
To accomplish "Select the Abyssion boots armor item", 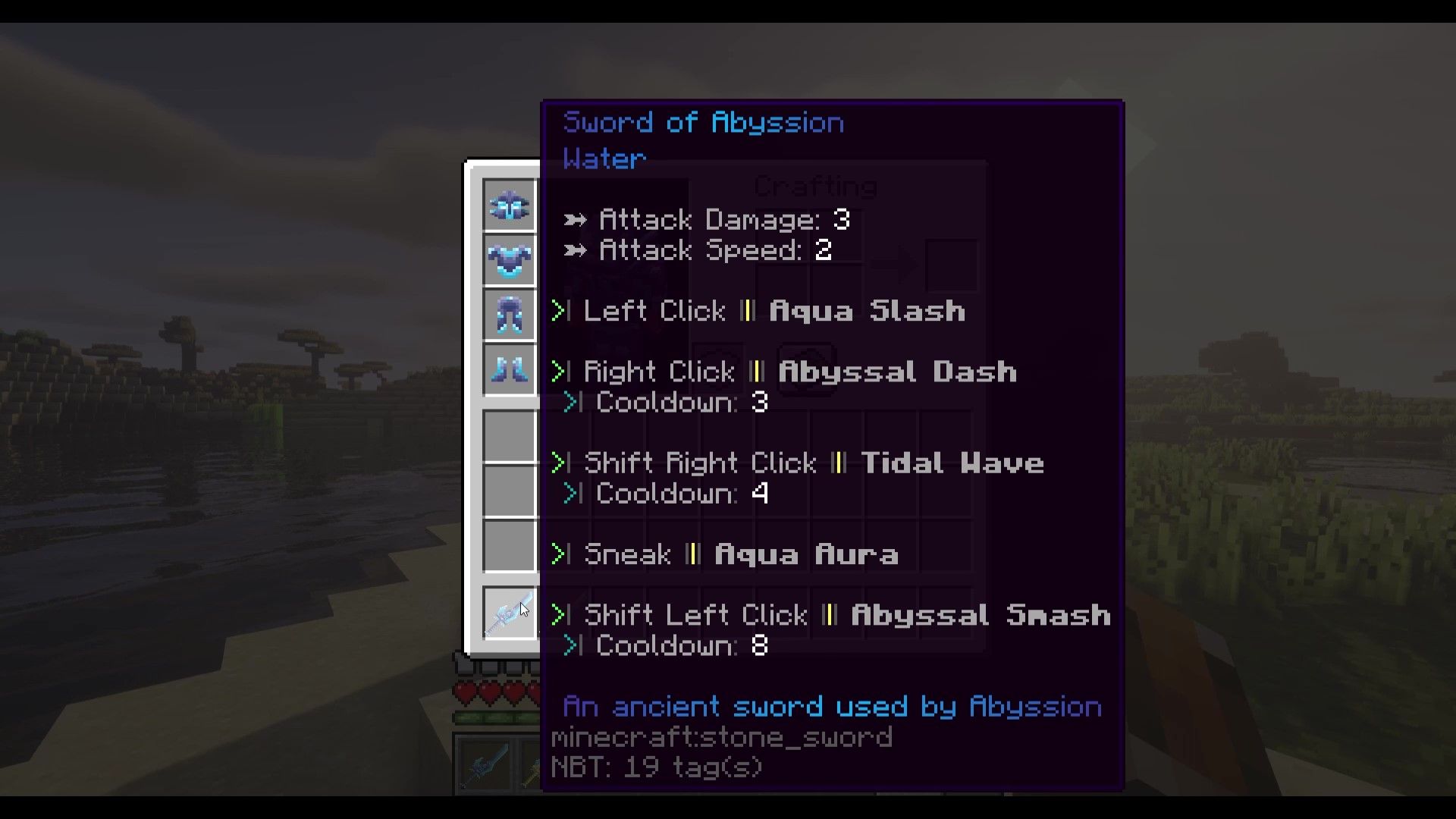I will [x=509, y=371].
